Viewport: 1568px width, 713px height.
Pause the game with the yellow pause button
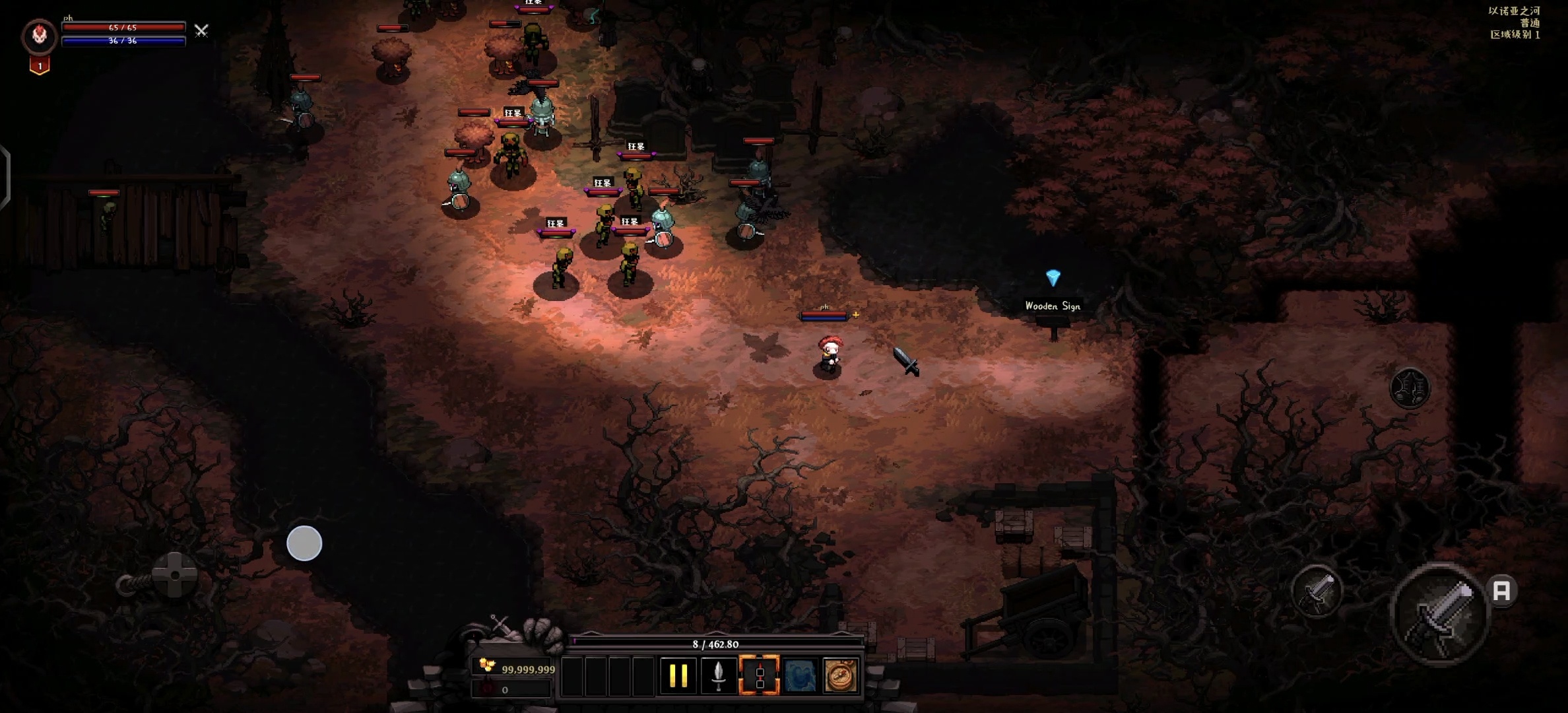pos(678,675)
